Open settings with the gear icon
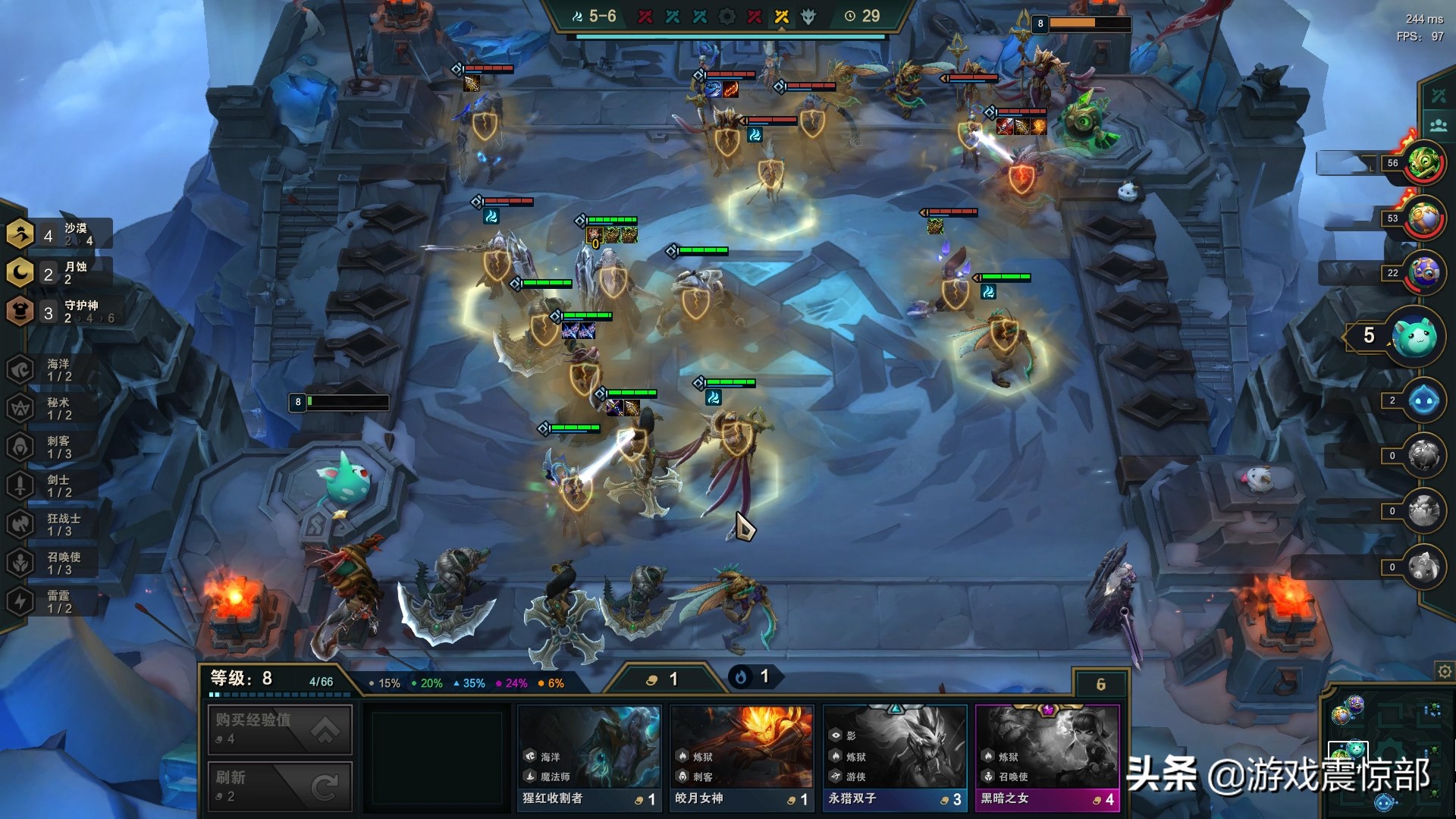 [1445, 671]
